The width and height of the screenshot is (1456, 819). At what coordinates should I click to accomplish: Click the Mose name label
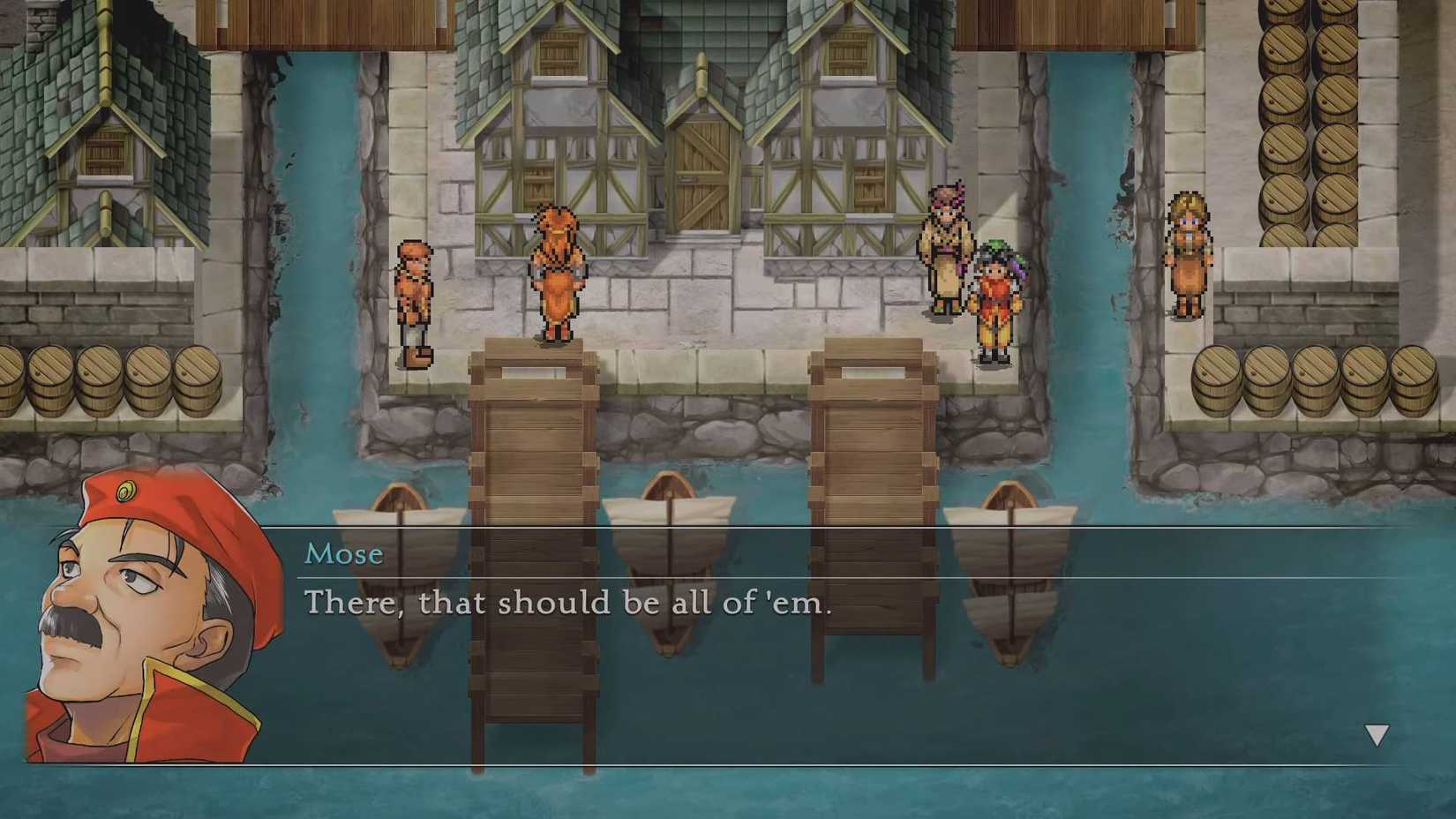click(x=344, y=553)
